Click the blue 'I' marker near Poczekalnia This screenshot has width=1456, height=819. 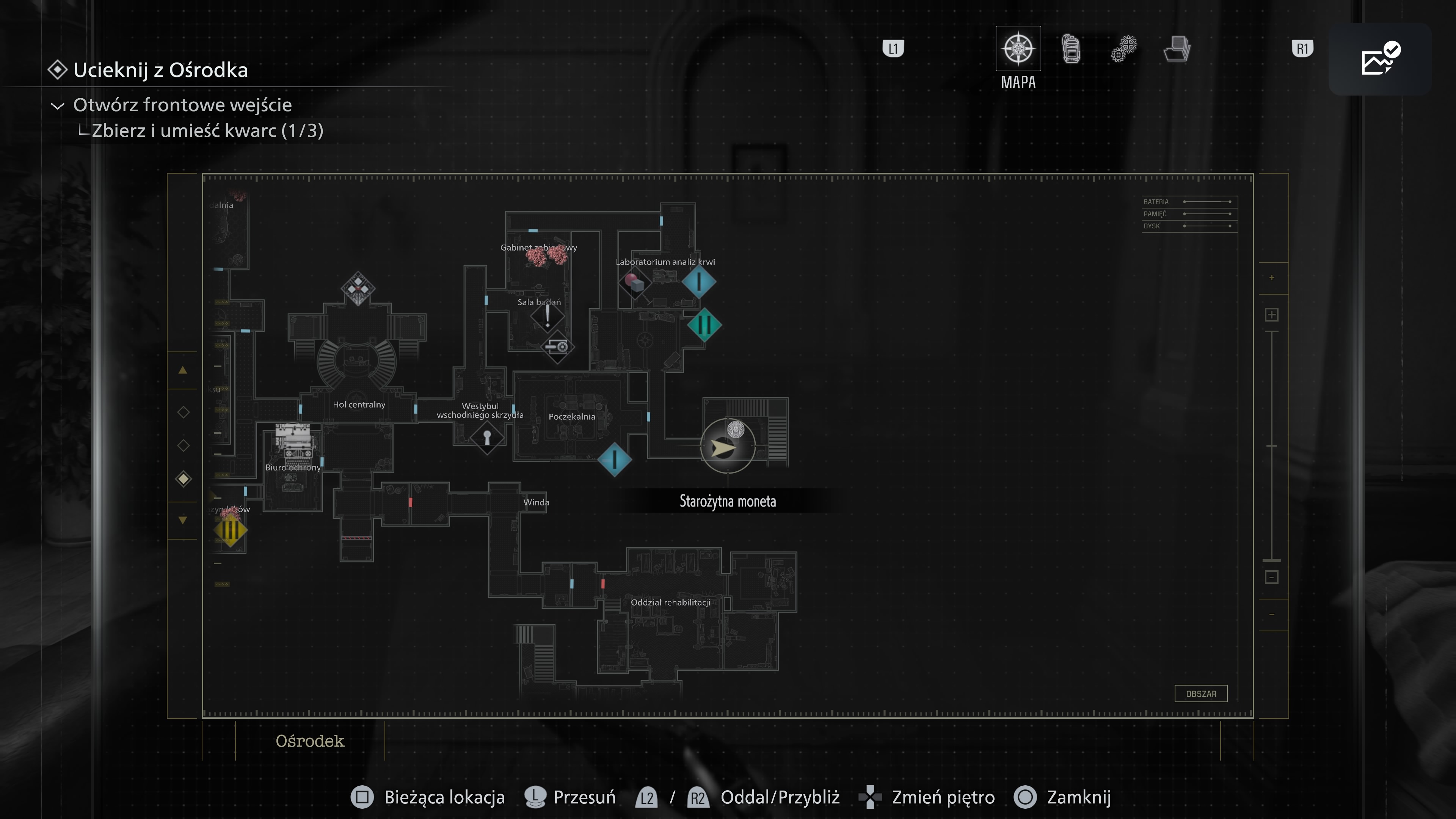click(614, 460)
